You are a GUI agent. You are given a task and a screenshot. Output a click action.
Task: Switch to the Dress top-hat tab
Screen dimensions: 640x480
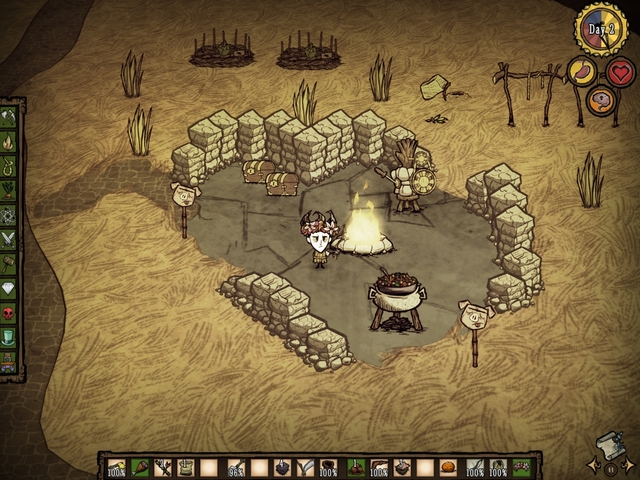coord(12,335)
